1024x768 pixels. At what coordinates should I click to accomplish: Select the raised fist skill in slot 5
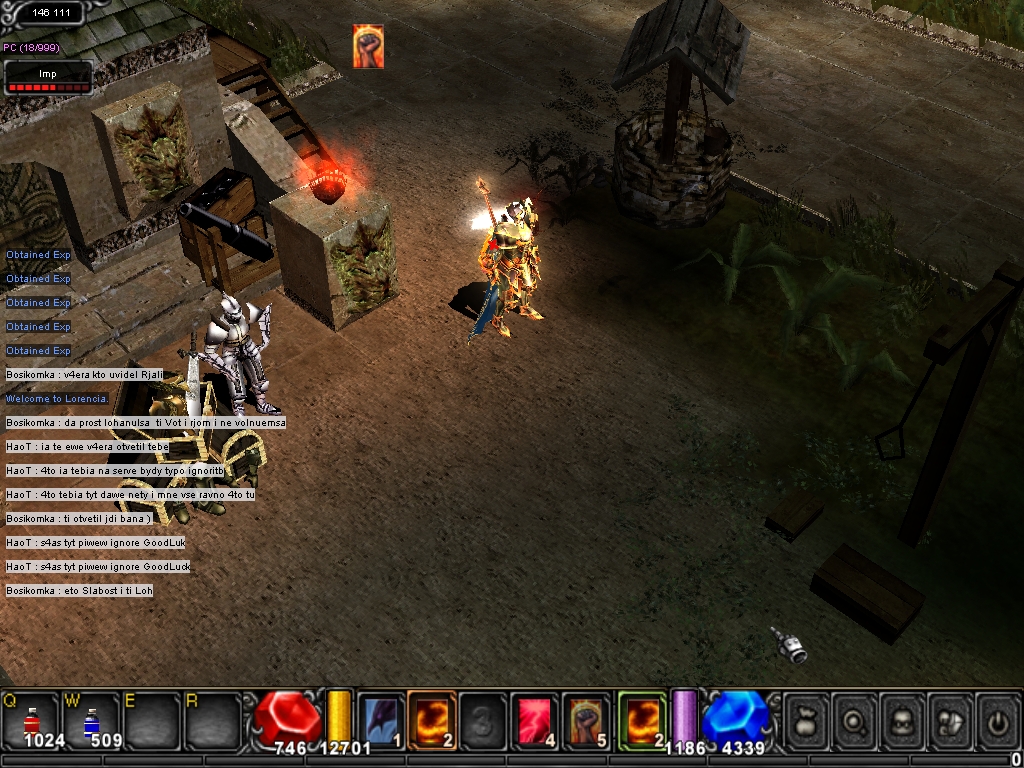586,720
